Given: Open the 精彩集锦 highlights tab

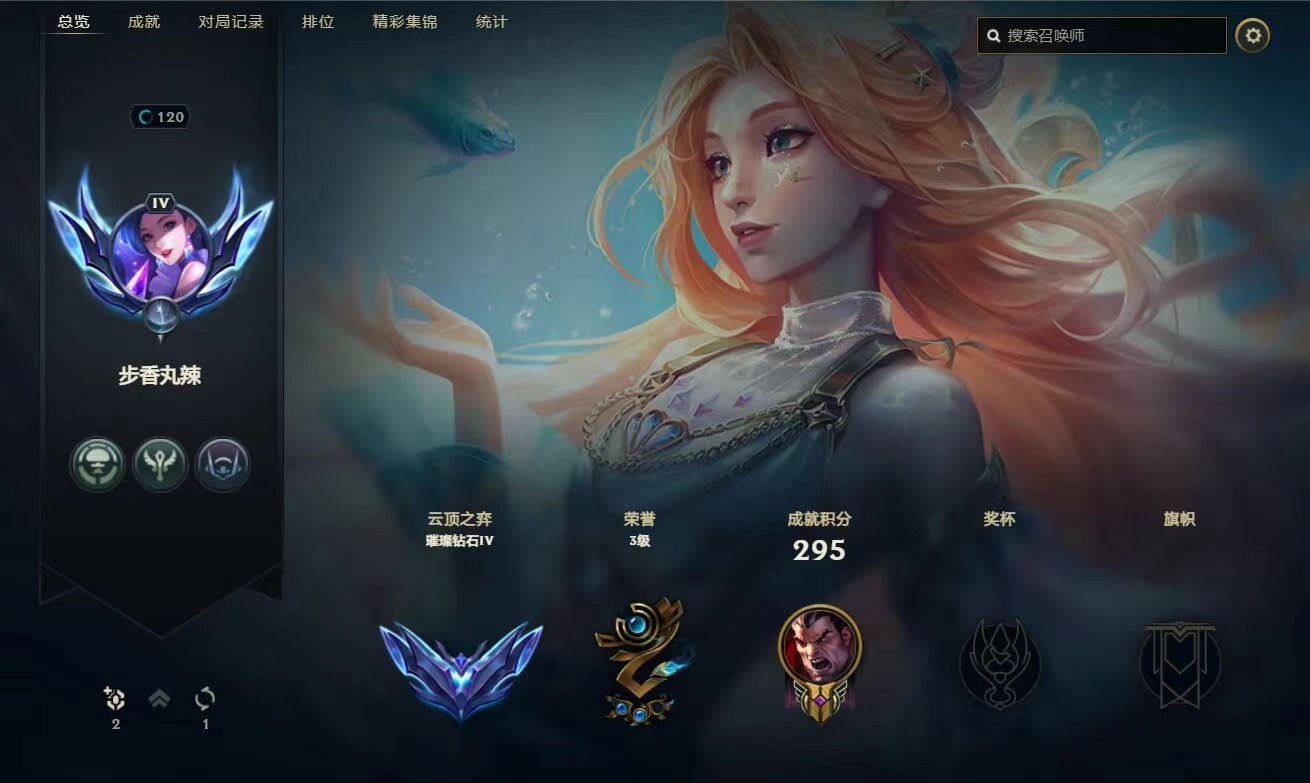Looking at the screenshot, I should coord(405,21).
